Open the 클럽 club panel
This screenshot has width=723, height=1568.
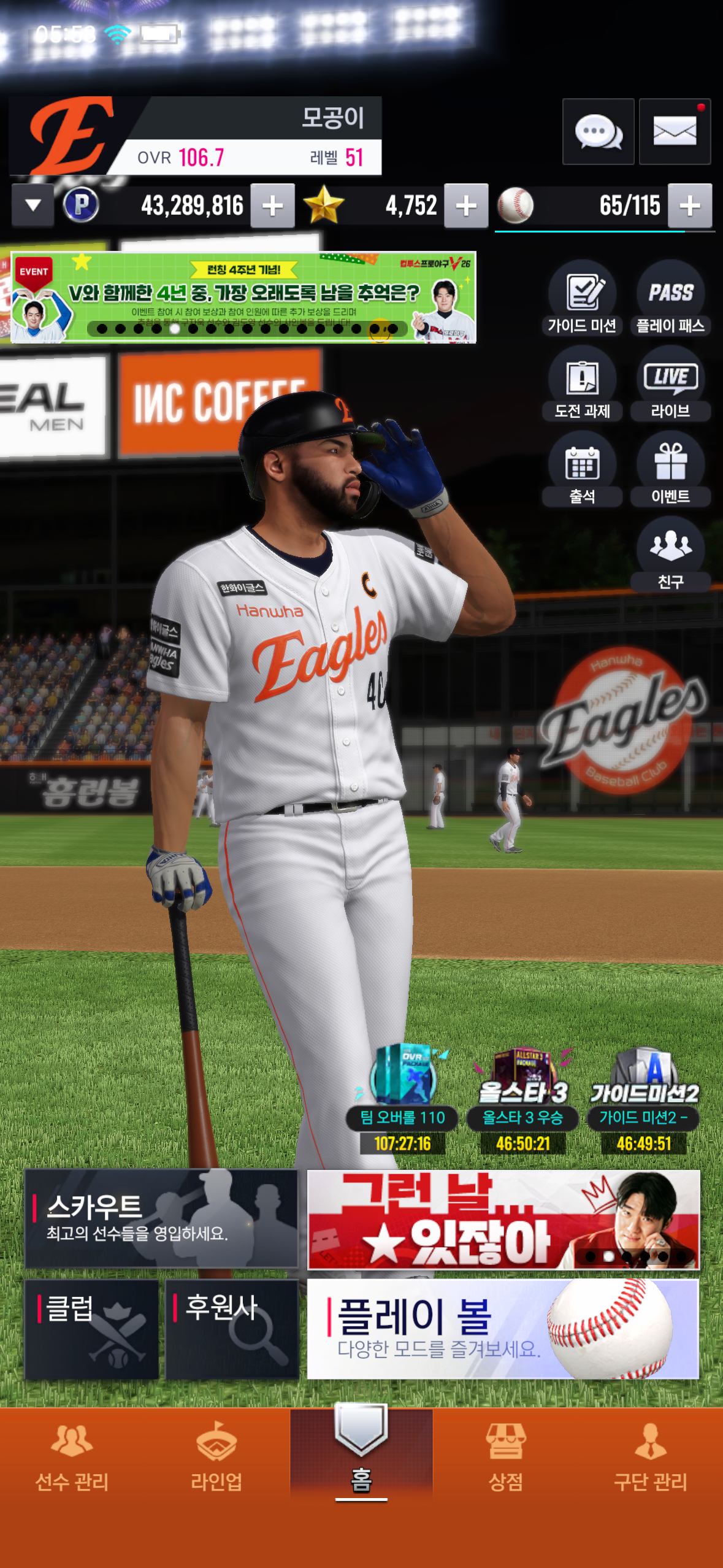[91, 1329]
